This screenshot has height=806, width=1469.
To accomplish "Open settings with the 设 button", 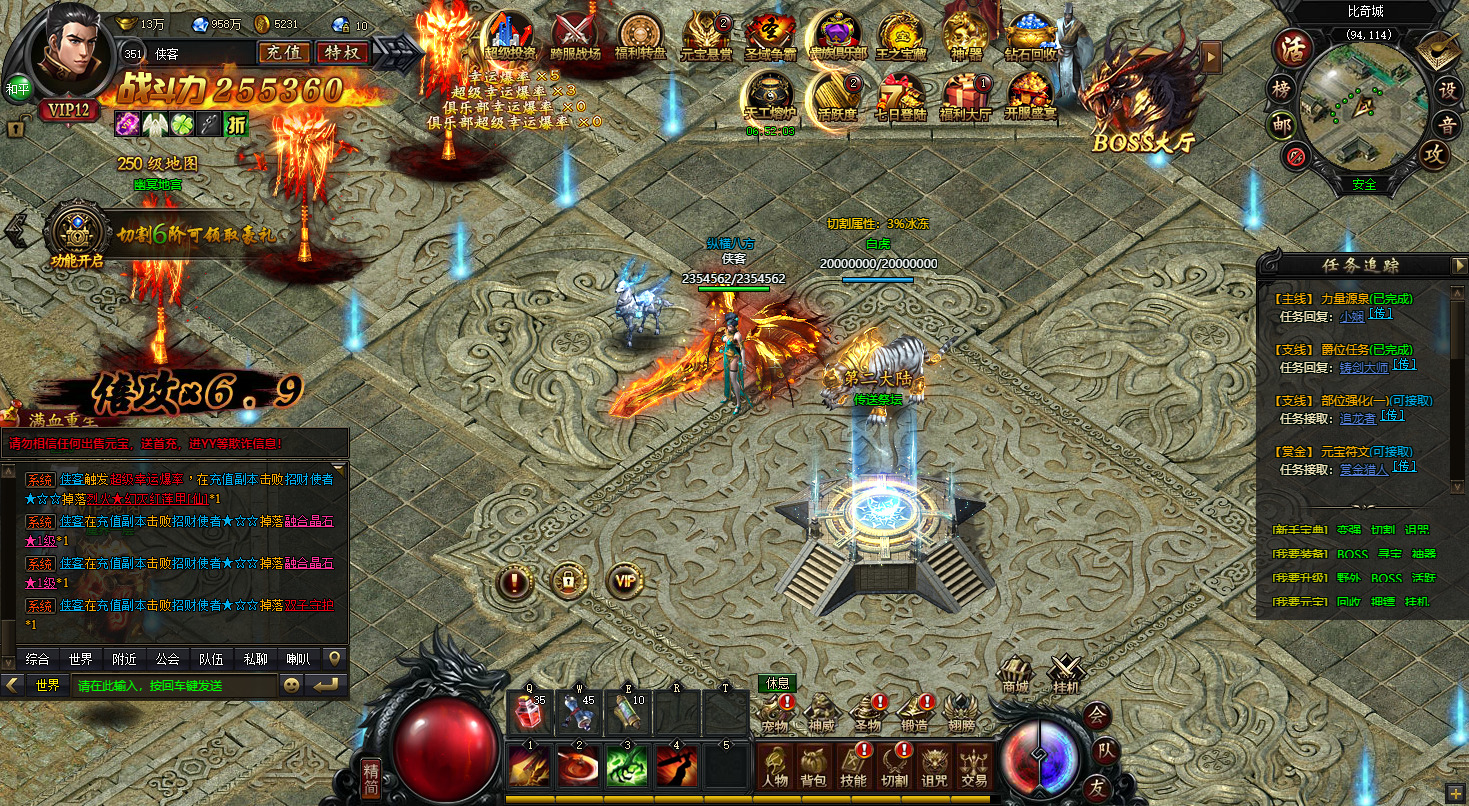I will 1446,89.
